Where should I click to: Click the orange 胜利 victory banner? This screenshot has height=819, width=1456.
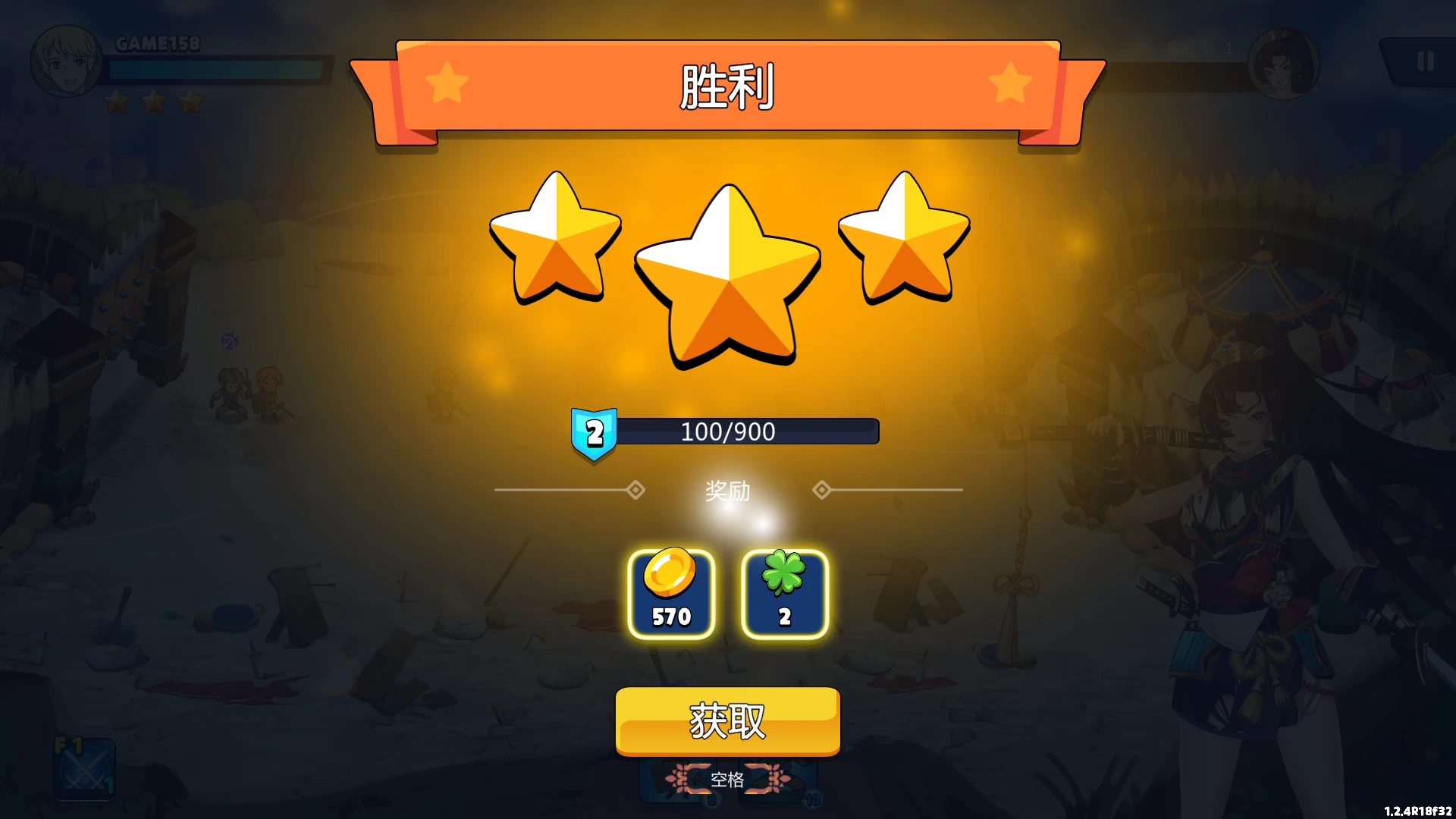click(x=726, y=85)
